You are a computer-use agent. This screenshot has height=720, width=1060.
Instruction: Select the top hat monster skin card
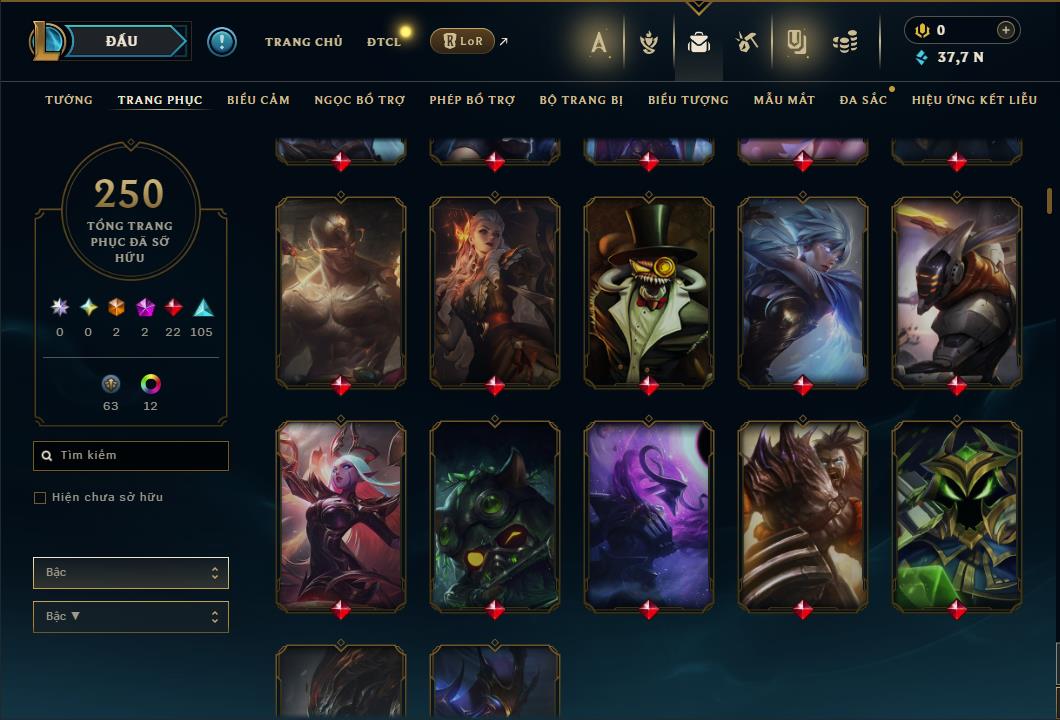(x=649, y=291)
